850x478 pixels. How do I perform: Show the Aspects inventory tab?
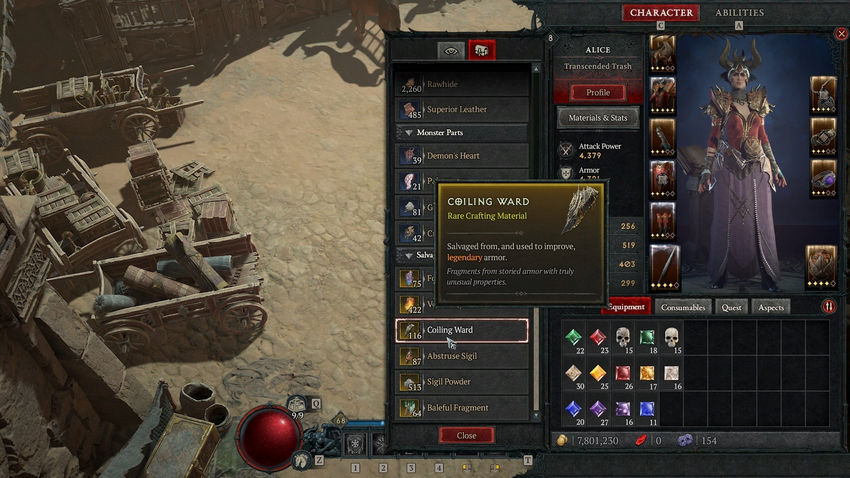tap(770, 307)
